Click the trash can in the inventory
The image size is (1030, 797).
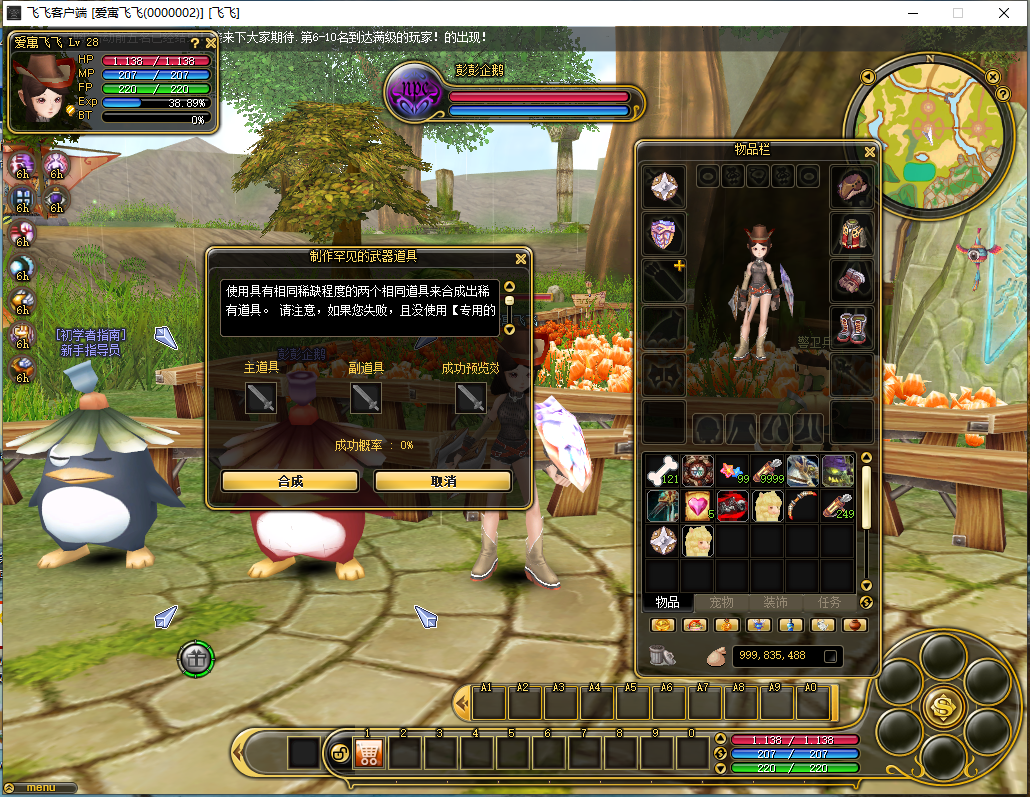(x=660, y=656)
